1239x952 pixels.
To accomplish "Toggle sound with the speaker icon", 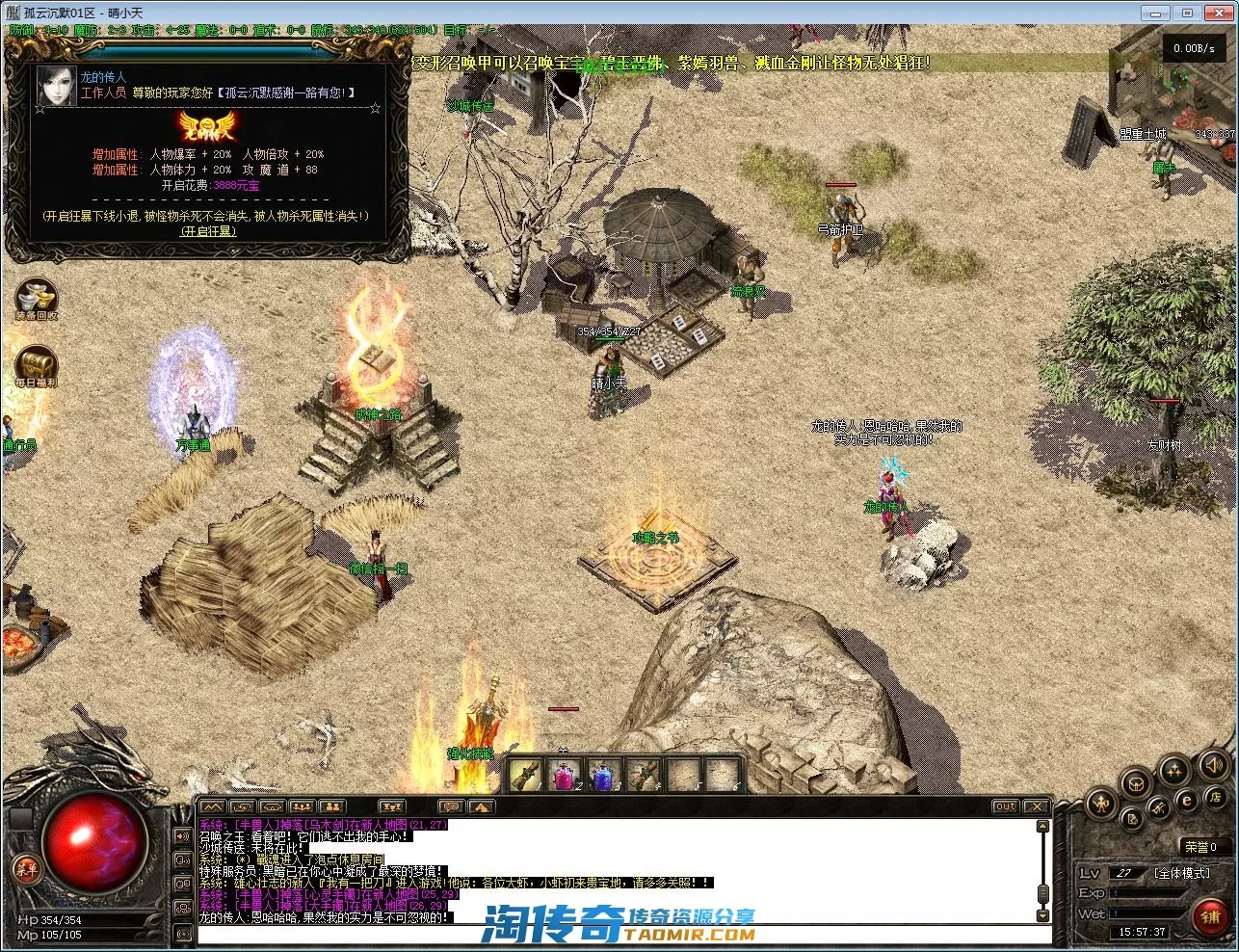I will (1213, 766).
